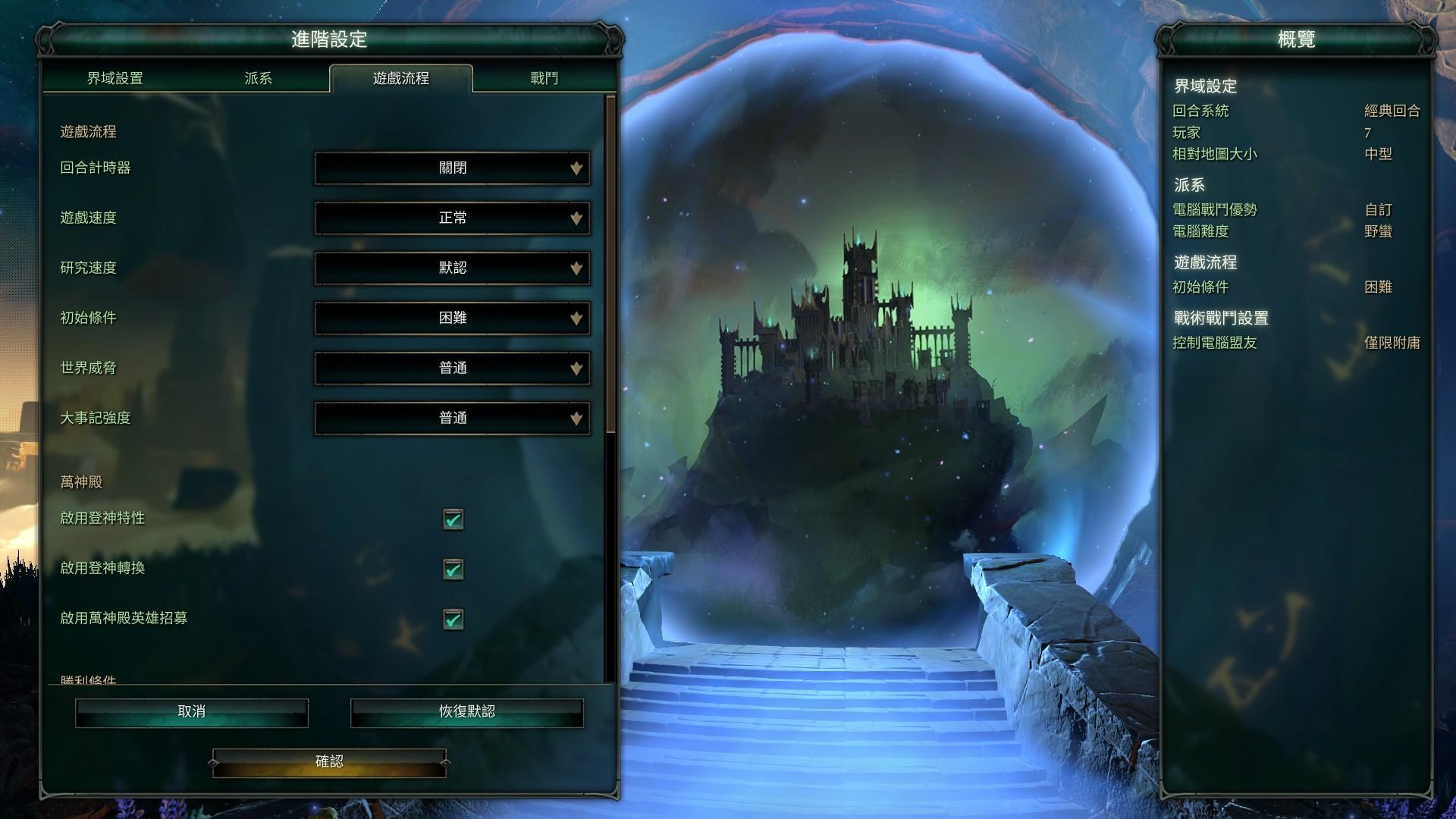The image size is (1456, 819).
Task: Switch to the 戰鬥 tab
Action: [544, 78]
